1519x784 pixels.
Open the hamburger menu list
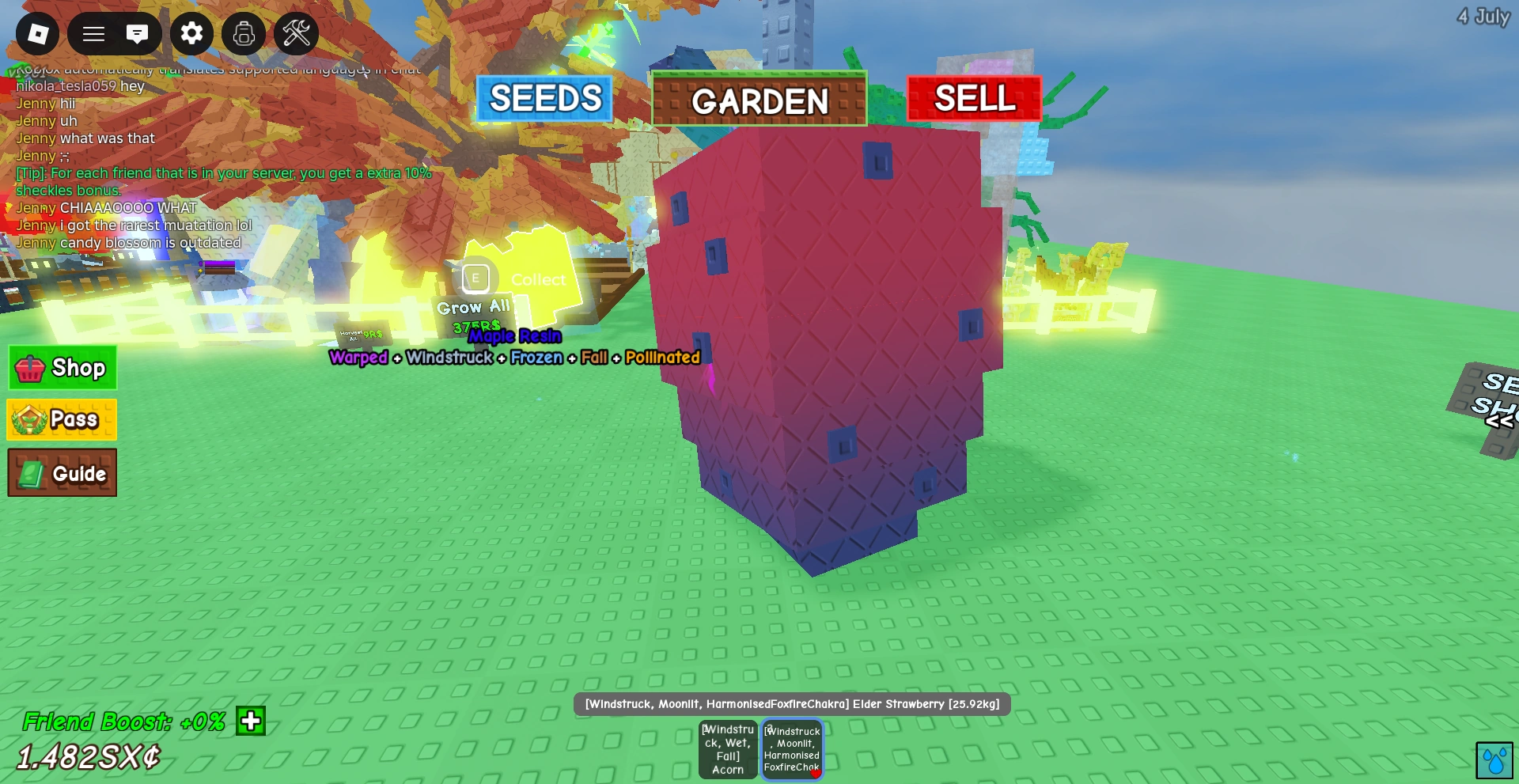pyautogui.click(x=93, y=34)
